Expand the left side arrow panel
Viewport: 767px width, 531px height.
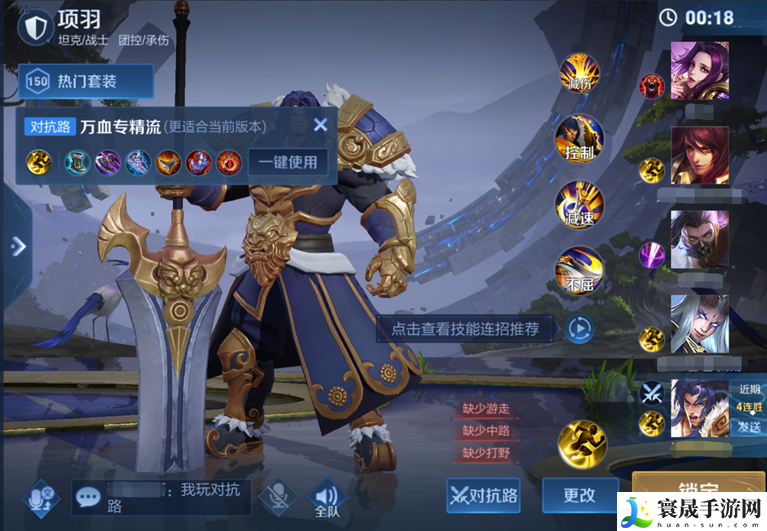[16, 246]
